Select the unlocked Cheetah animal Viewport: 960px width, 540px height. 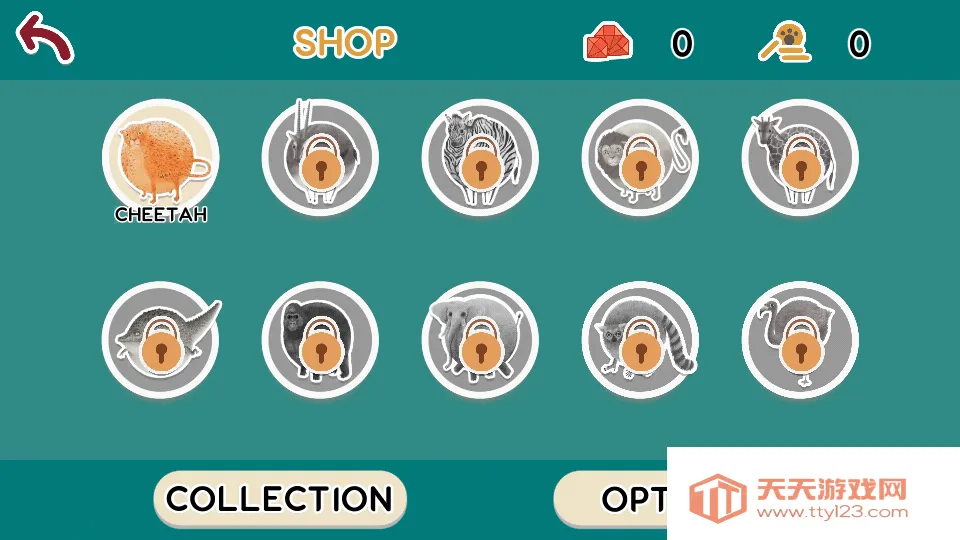coord(160,157)
